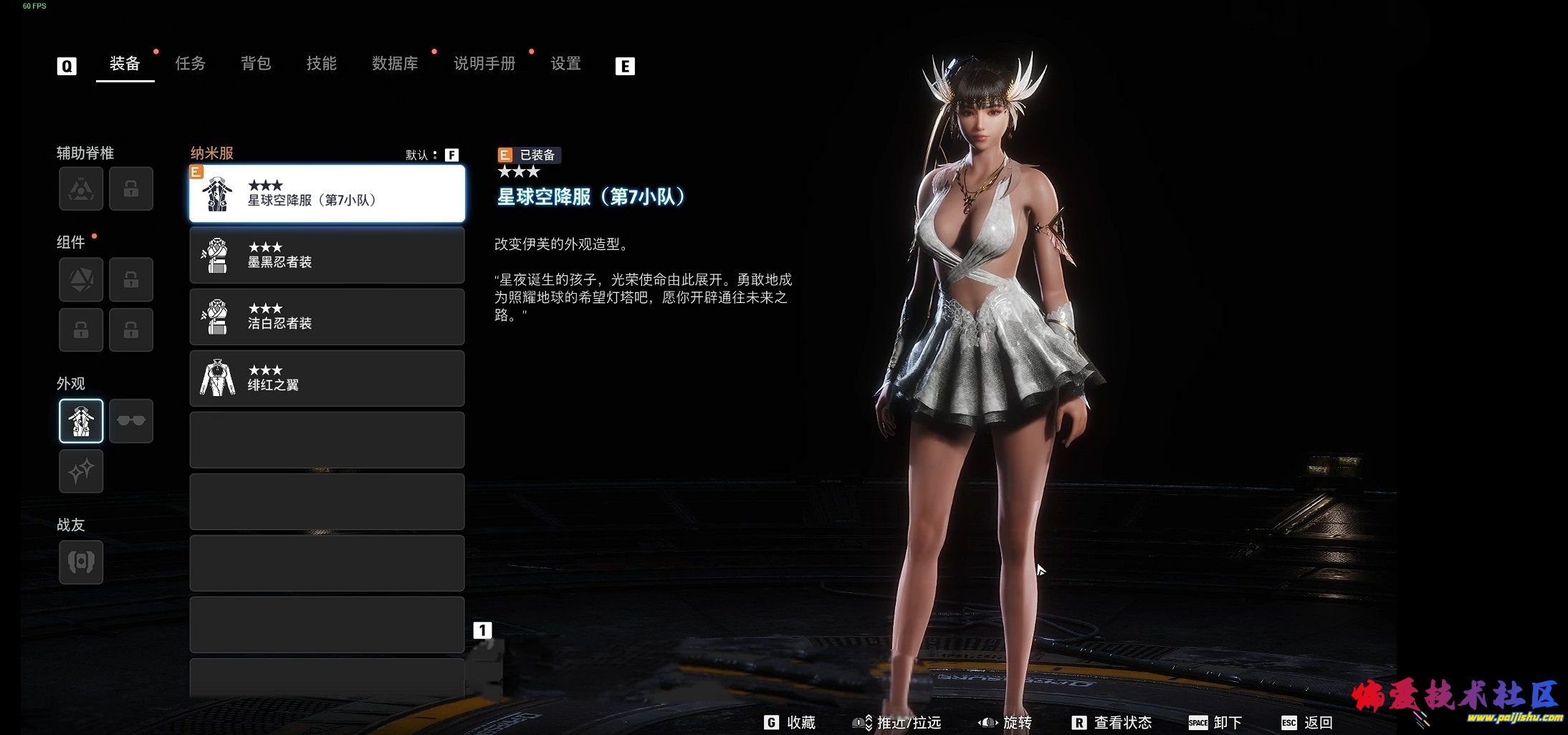Show the 技能 tab

321,64
